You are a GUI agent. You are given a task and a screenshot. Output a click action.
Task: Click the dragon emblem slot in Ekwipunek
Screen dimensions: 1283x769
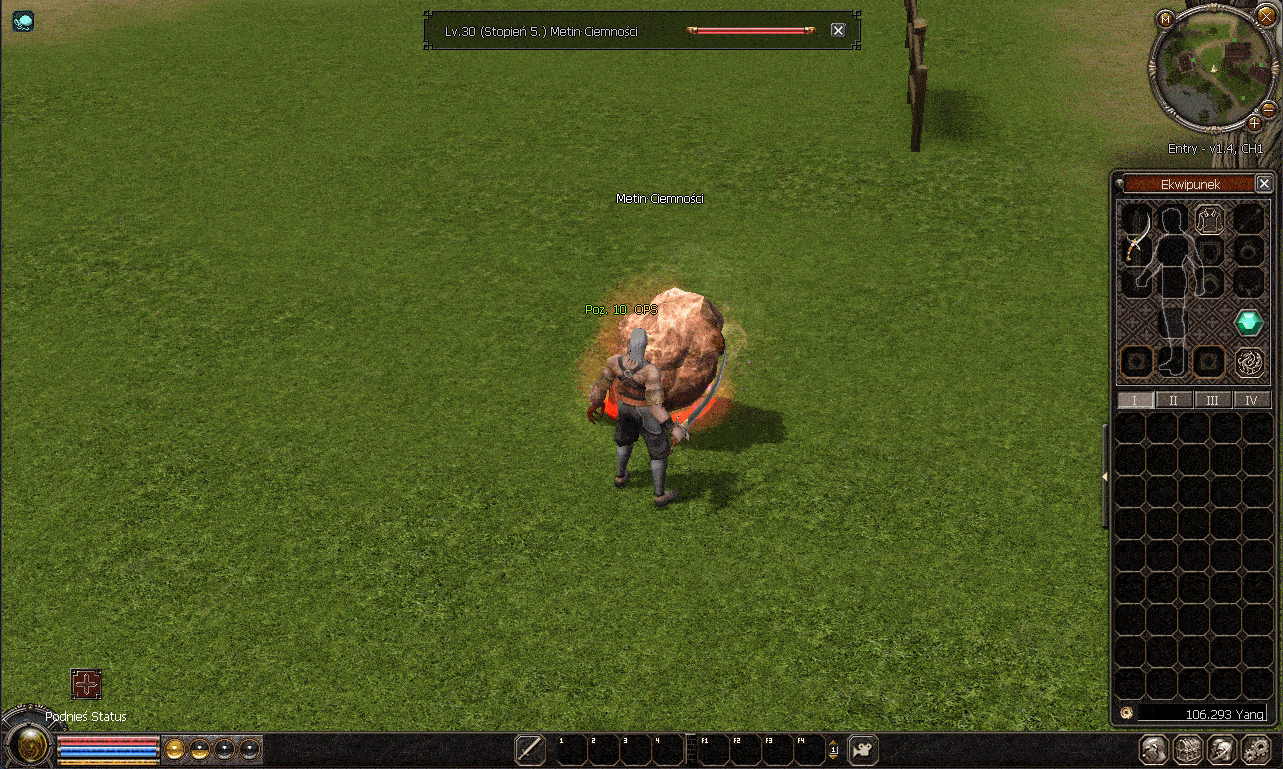point(1248,362)
